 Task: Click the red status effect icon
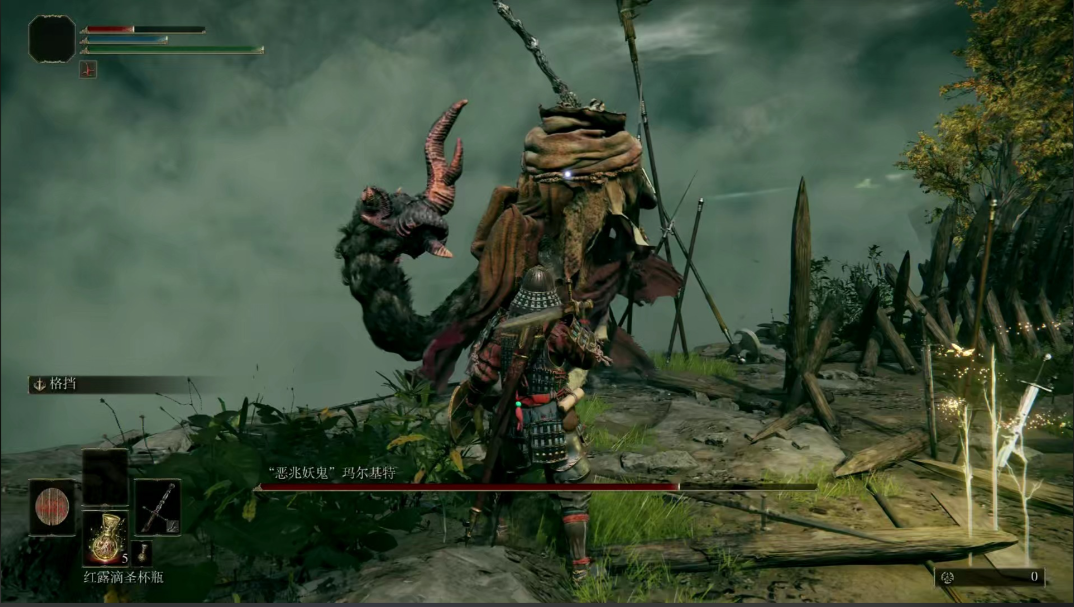(x=88, y=69)
